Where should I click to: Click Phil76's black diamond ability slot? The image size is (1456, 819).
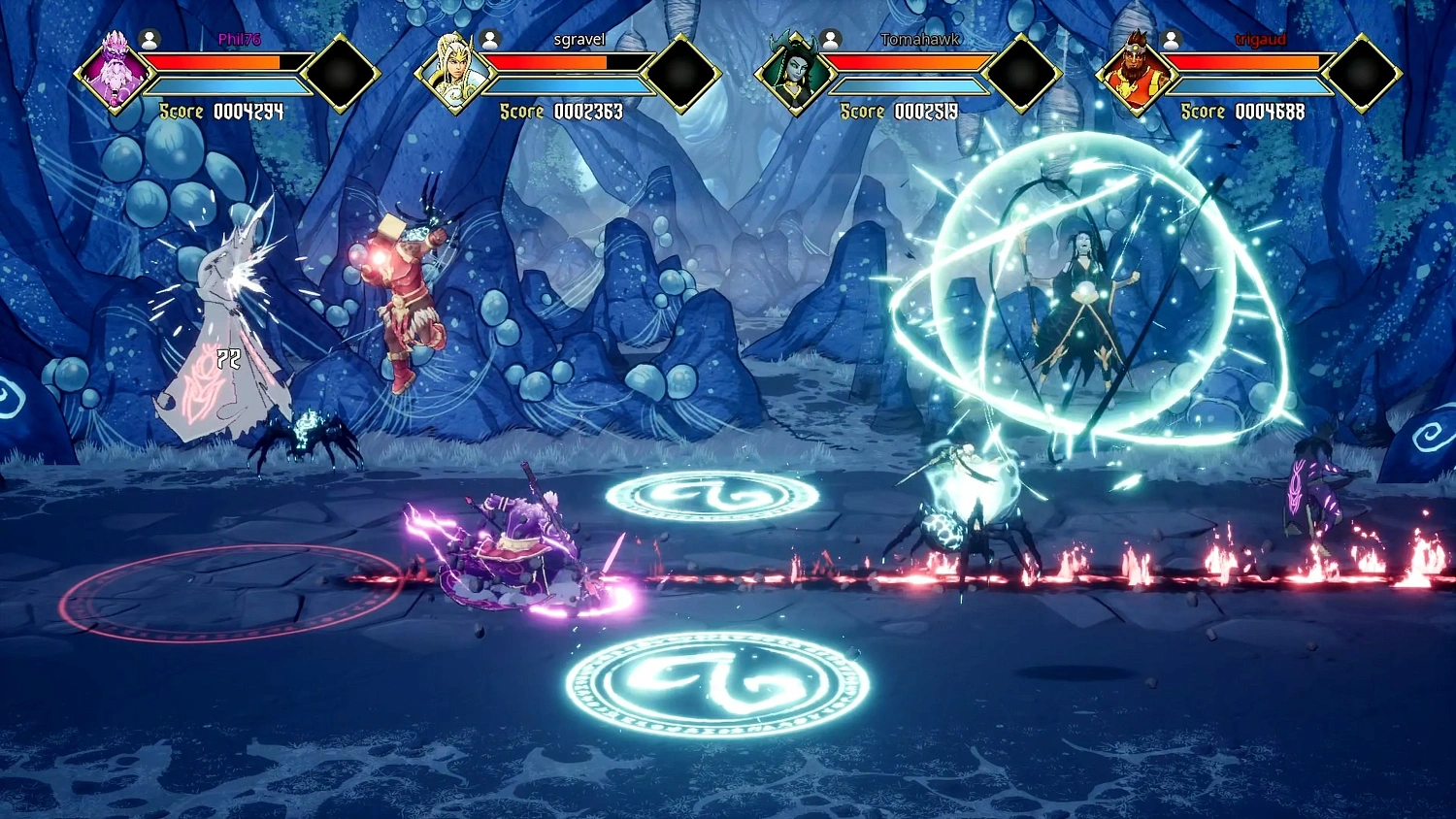tap(342, 70)
